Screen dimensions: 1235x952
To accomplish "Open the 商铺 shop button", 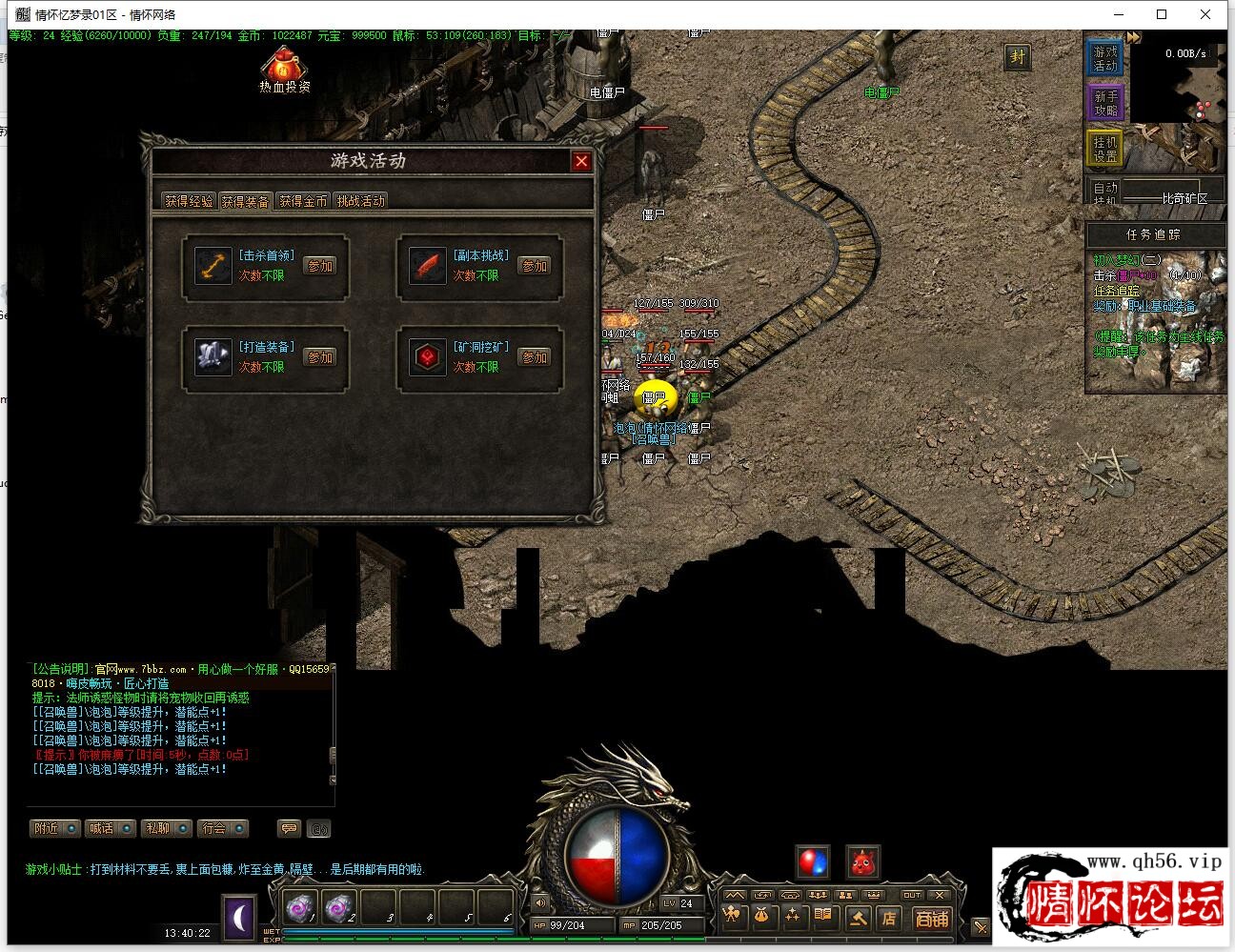I will [931, 919].
